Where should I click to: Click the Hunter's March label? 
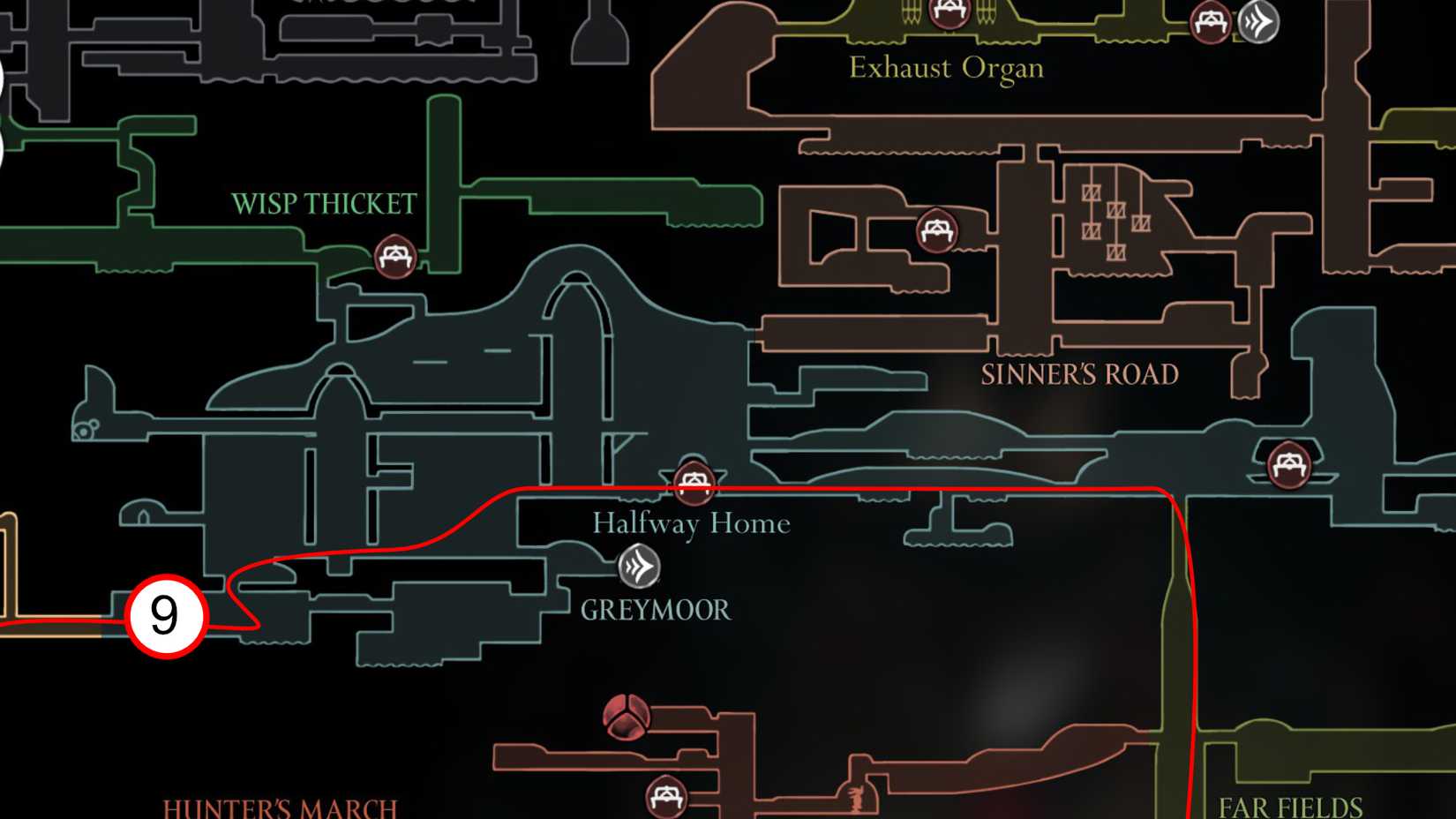coord(281,808)
